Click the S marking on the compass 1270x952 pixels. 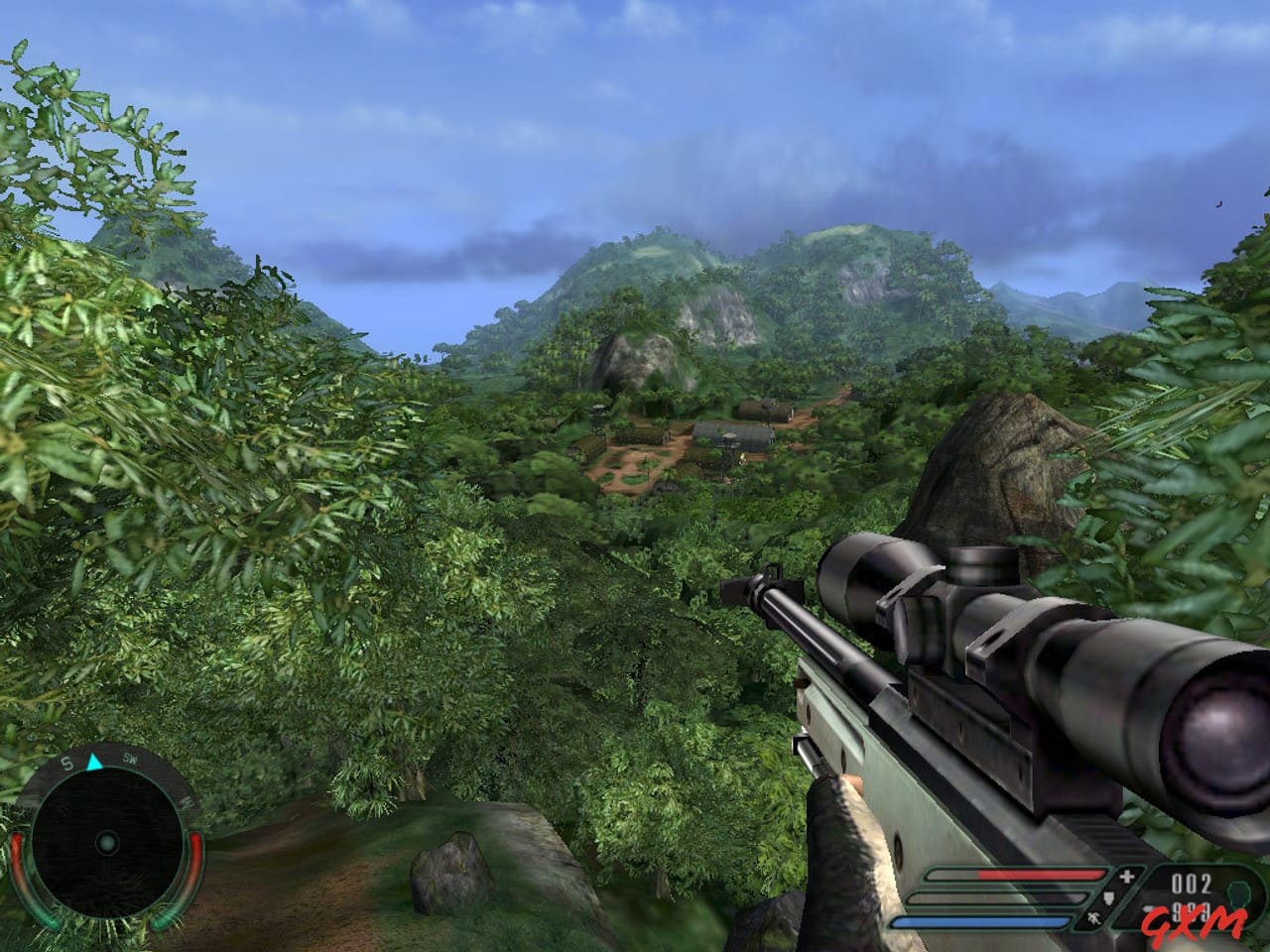click(67, 764)
